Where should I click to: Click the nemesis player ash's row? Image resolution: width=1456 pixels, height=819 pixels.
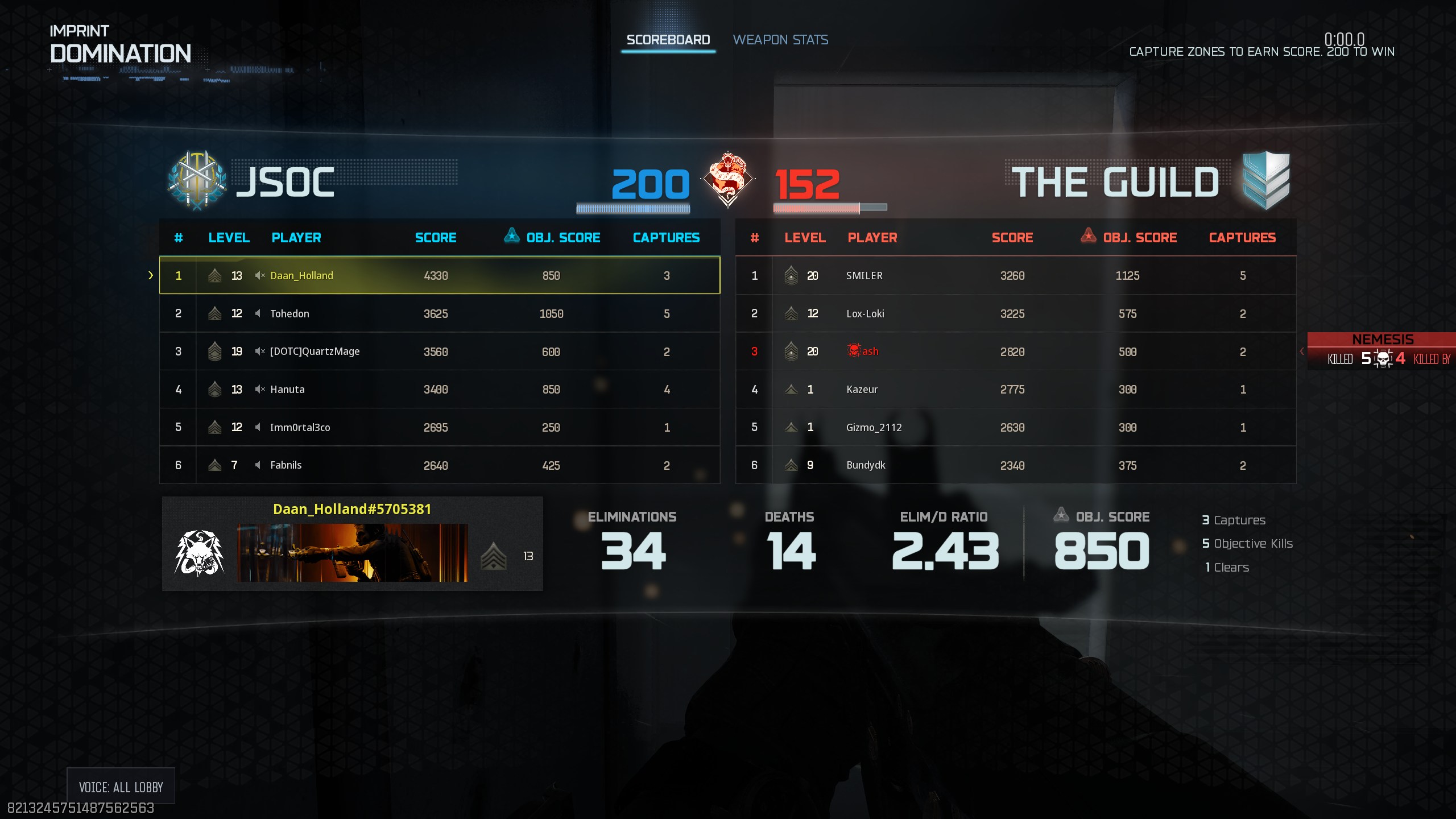(x=1015, y=351)
